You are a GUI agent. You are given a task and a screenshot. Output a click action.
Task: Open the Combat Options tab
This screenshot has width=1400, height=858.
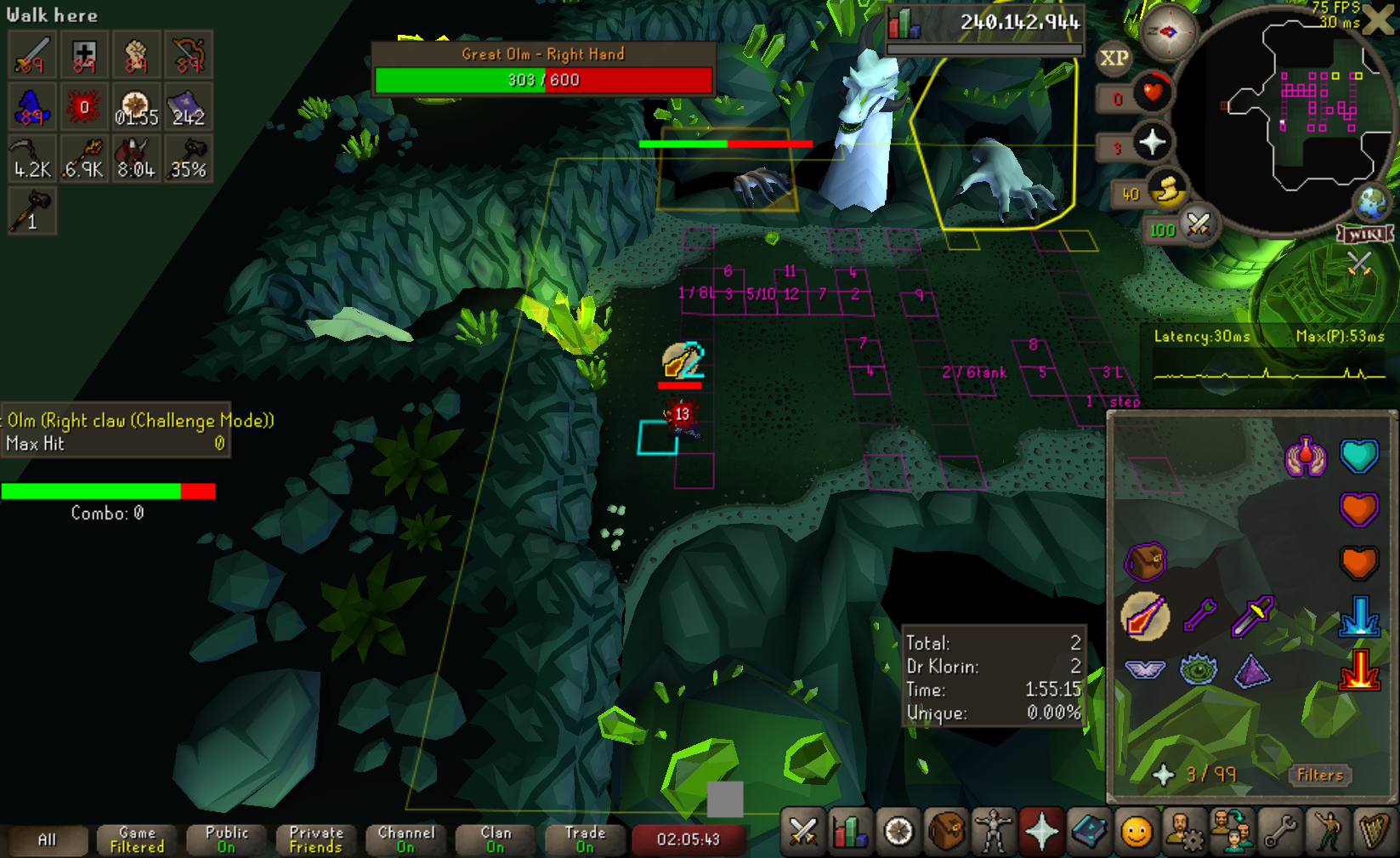[x=802, y=831]
